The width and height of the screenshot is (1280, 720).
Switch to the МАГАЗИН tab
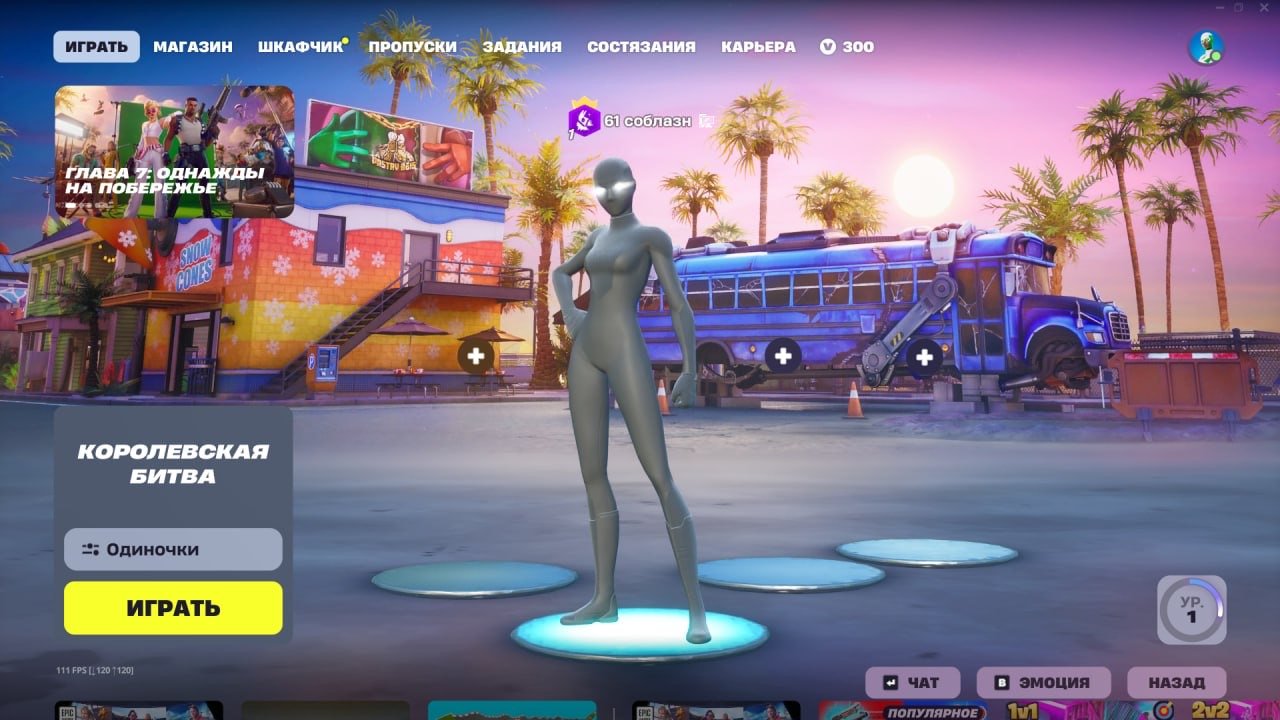(194, 46)
